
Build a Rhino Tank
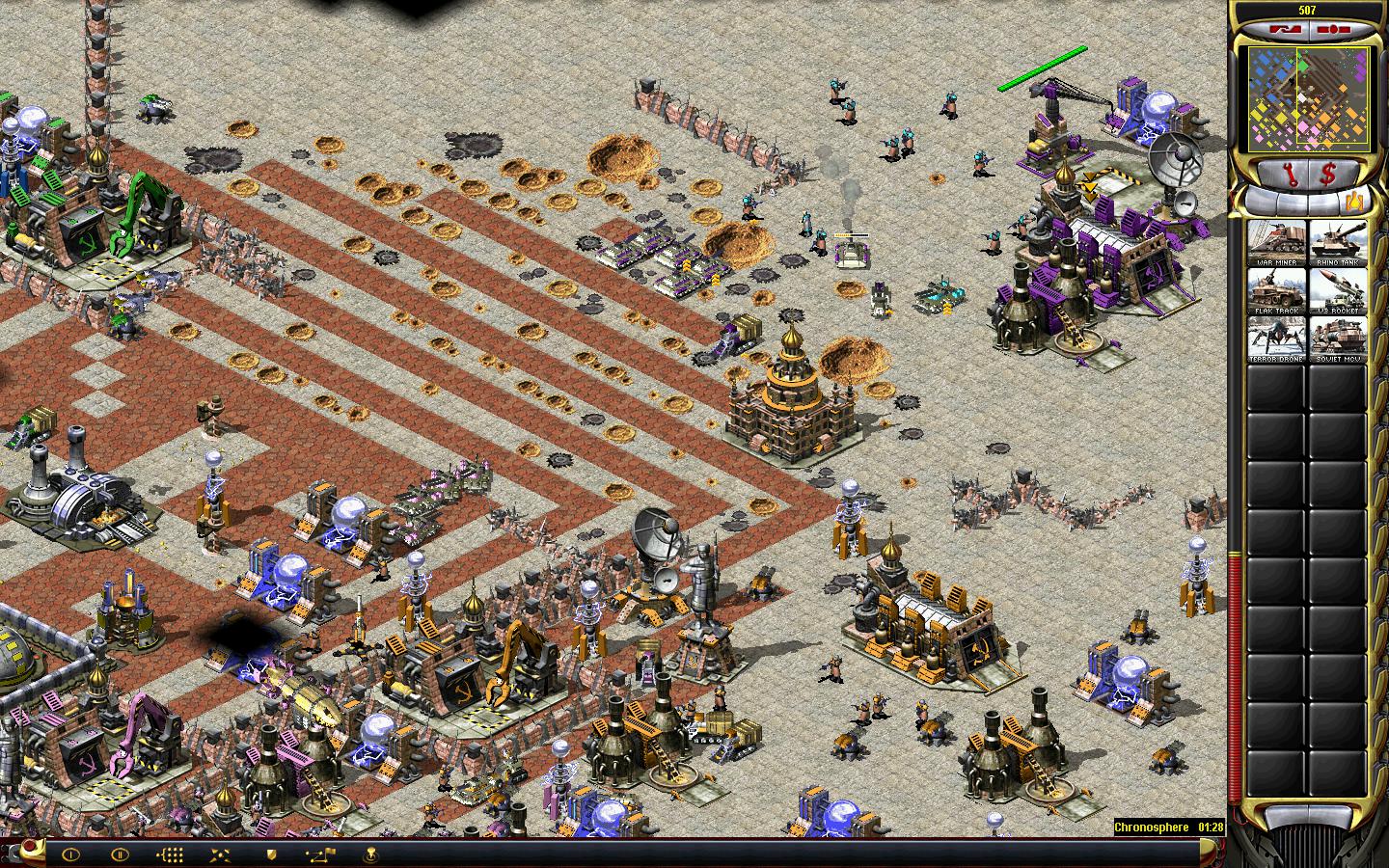(x=1337, y=242)
